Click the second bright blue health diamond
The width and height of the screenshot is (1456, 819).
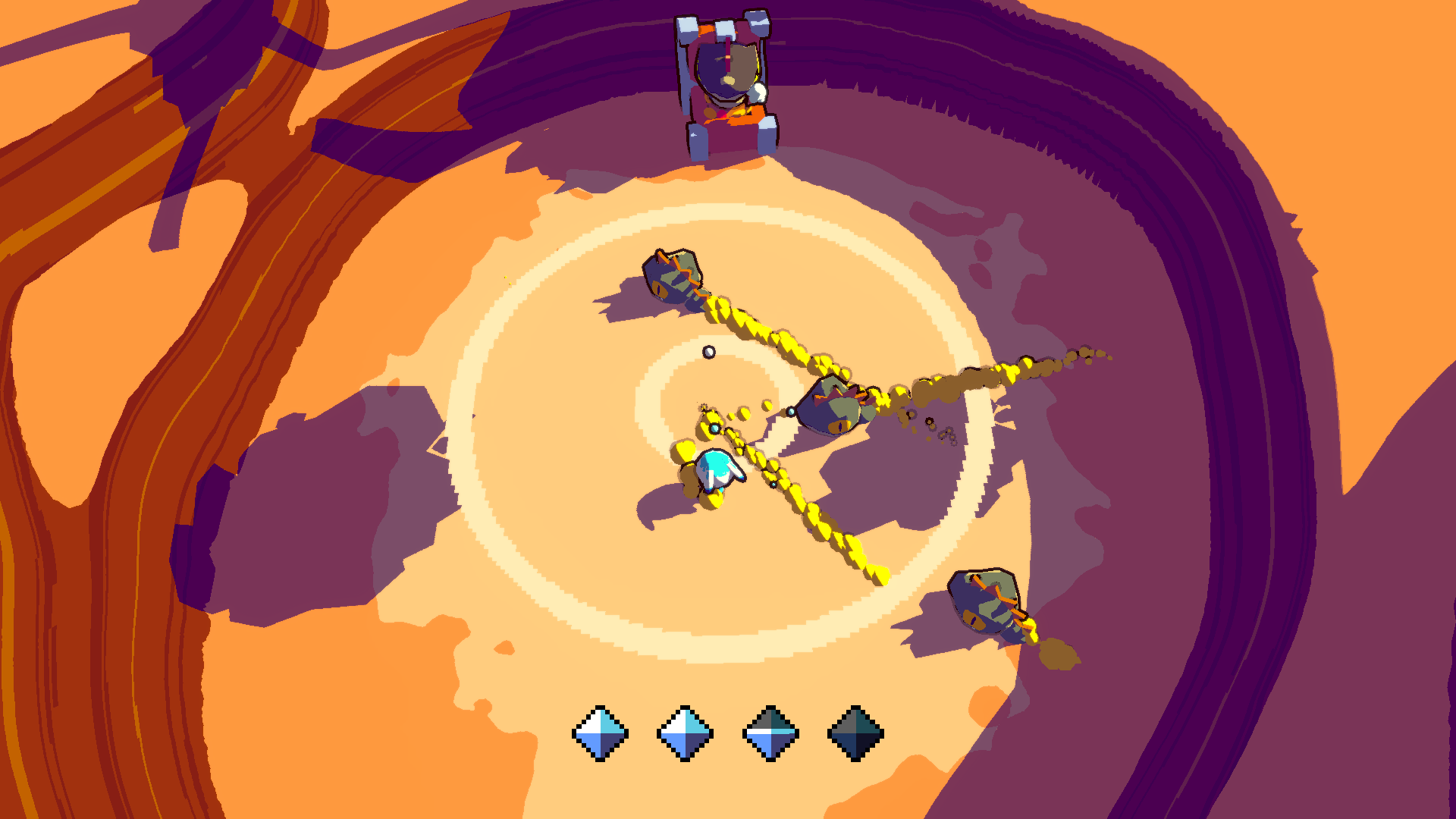point(685,733)
